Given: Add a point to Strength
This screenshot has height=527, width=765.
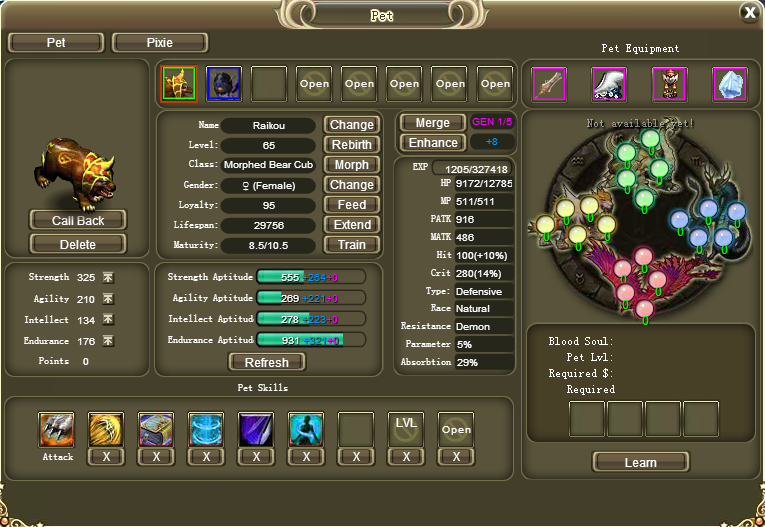Looking at the screenshot, I should coord(108,277).
